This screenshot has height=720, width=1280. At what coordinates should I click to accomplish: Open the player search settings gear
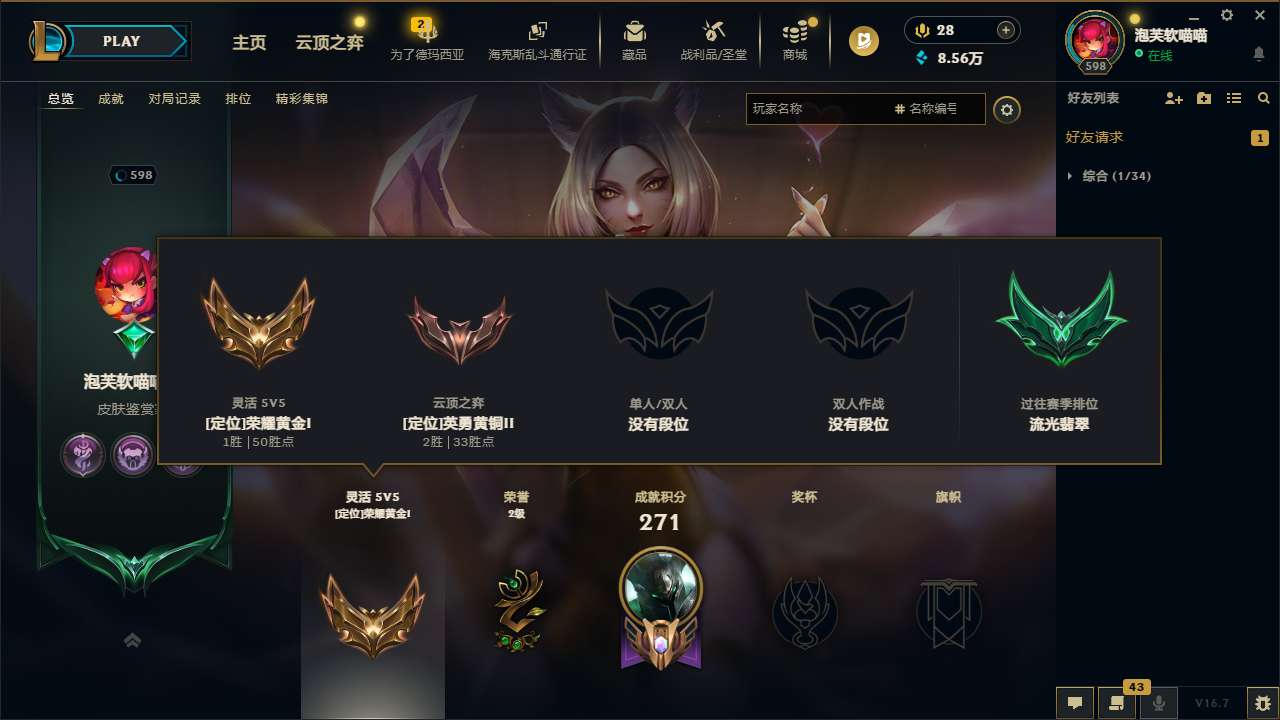click(x=1007, y=110)
